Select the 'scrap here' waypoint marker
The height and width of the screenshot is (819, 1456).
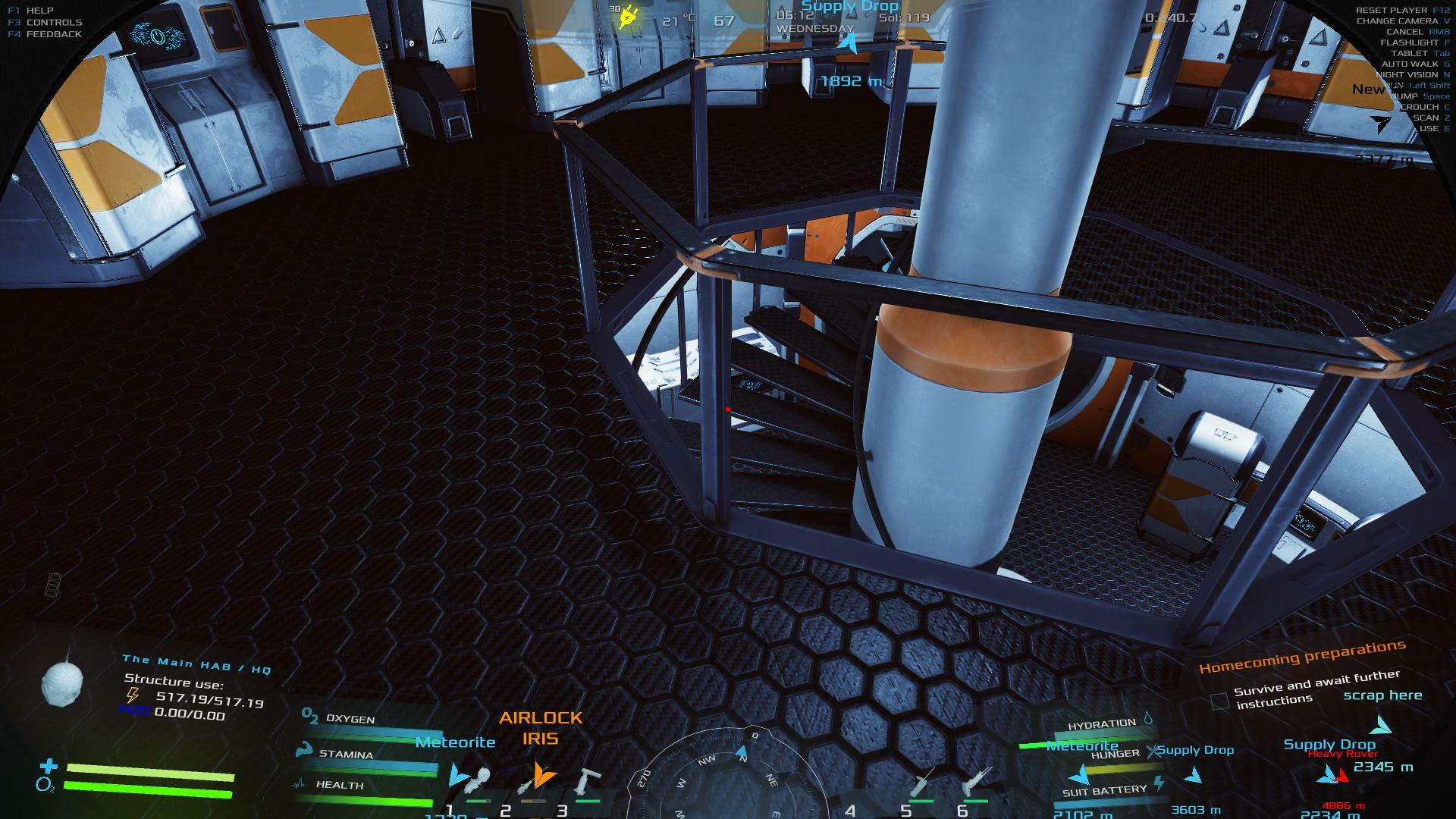pos(1382,726)
